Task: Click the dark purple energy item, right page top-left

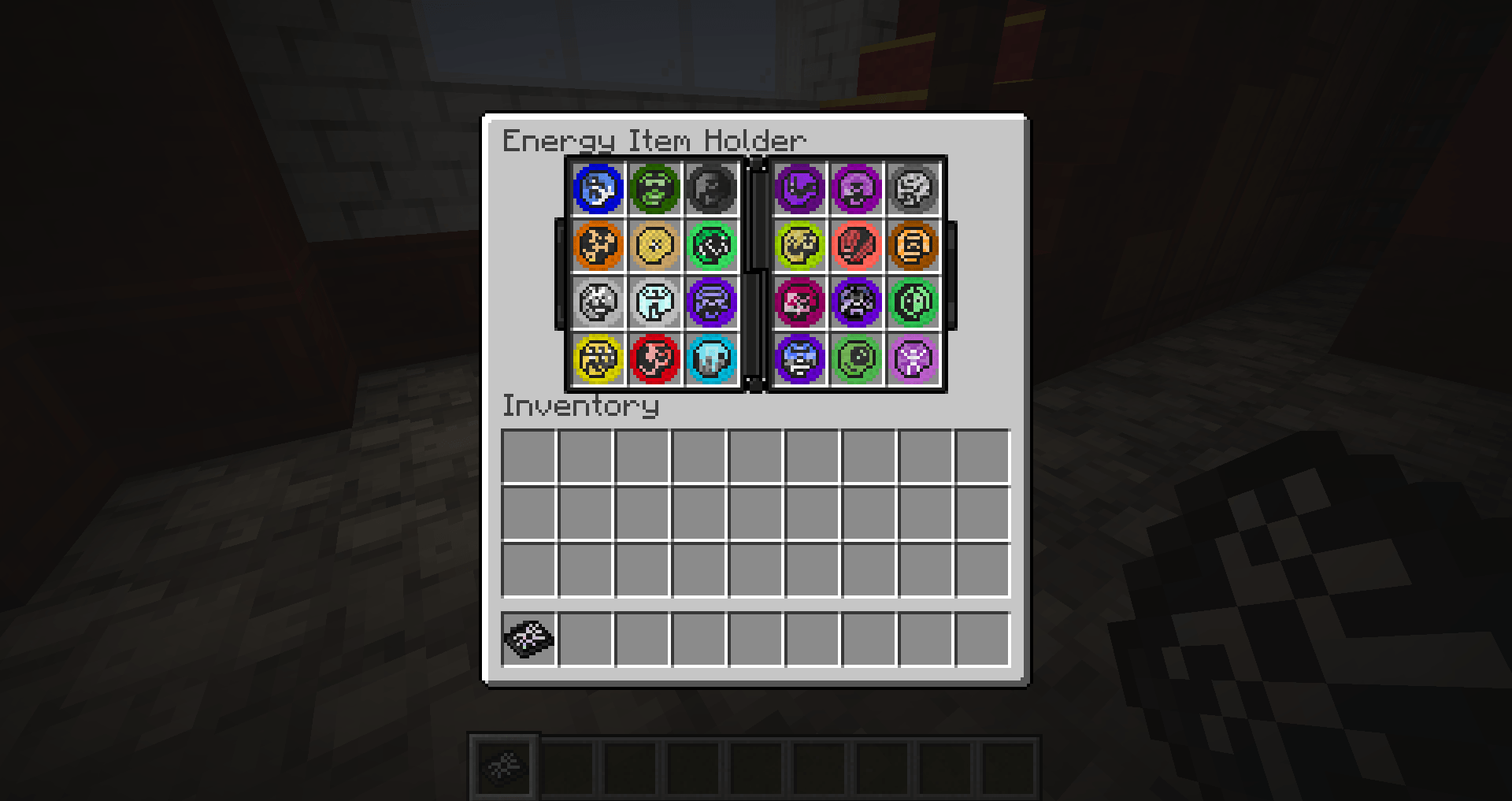Action: click(x=799, y=187)
